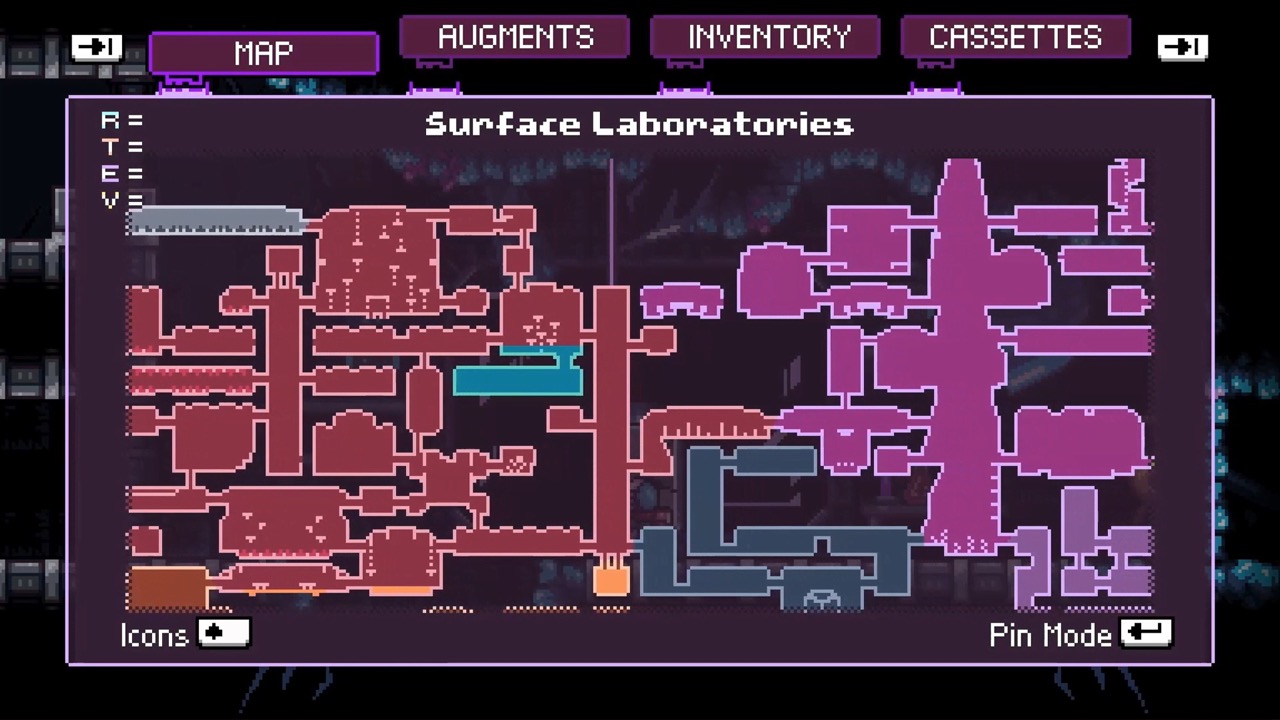Click the Pin Mode label button
The image size is (1280, 720).
[x=1049, y=635]
